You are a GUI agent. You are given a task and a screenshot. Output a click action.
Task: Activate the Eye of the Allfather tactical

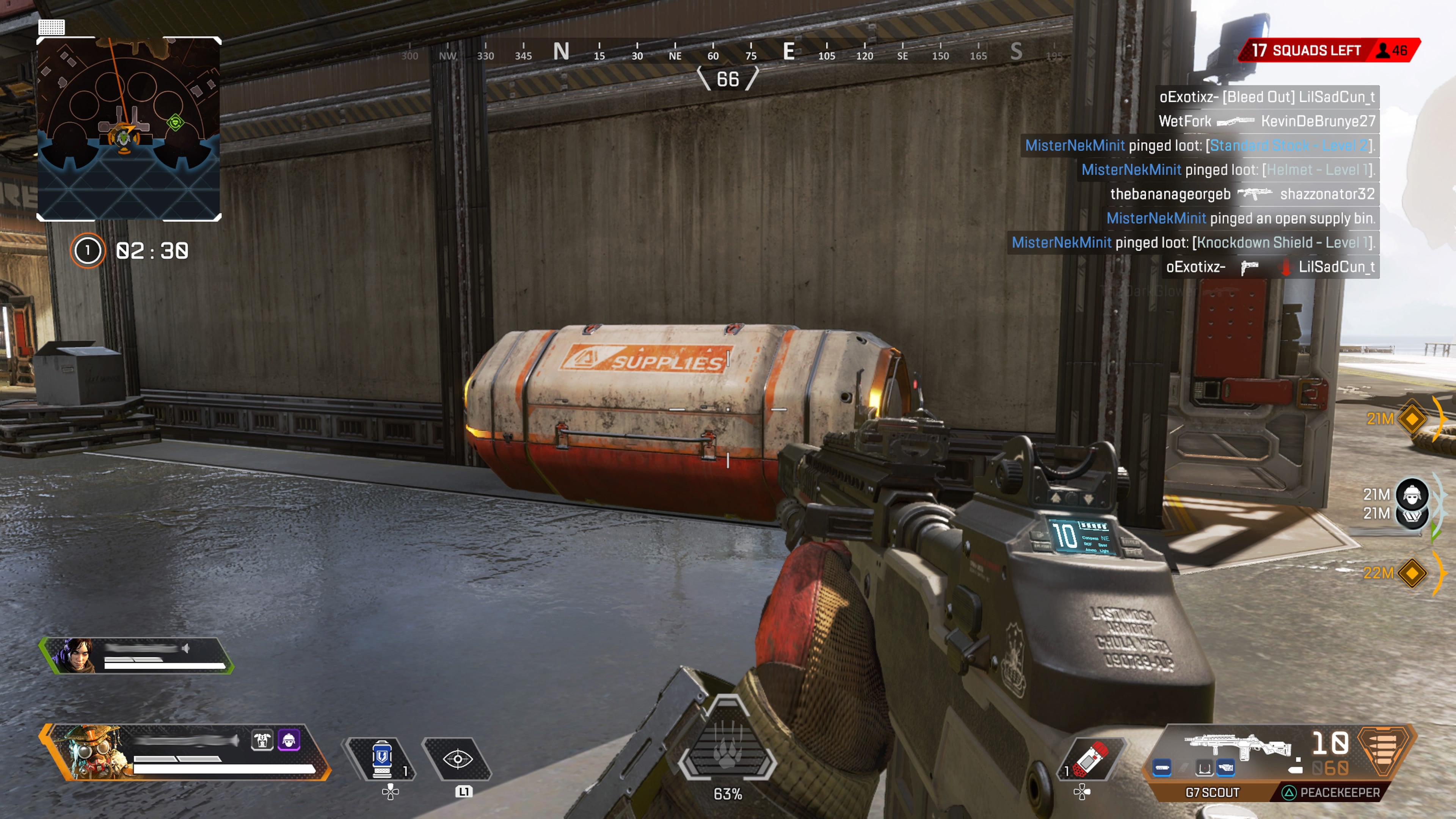click(x=457, y=759)
